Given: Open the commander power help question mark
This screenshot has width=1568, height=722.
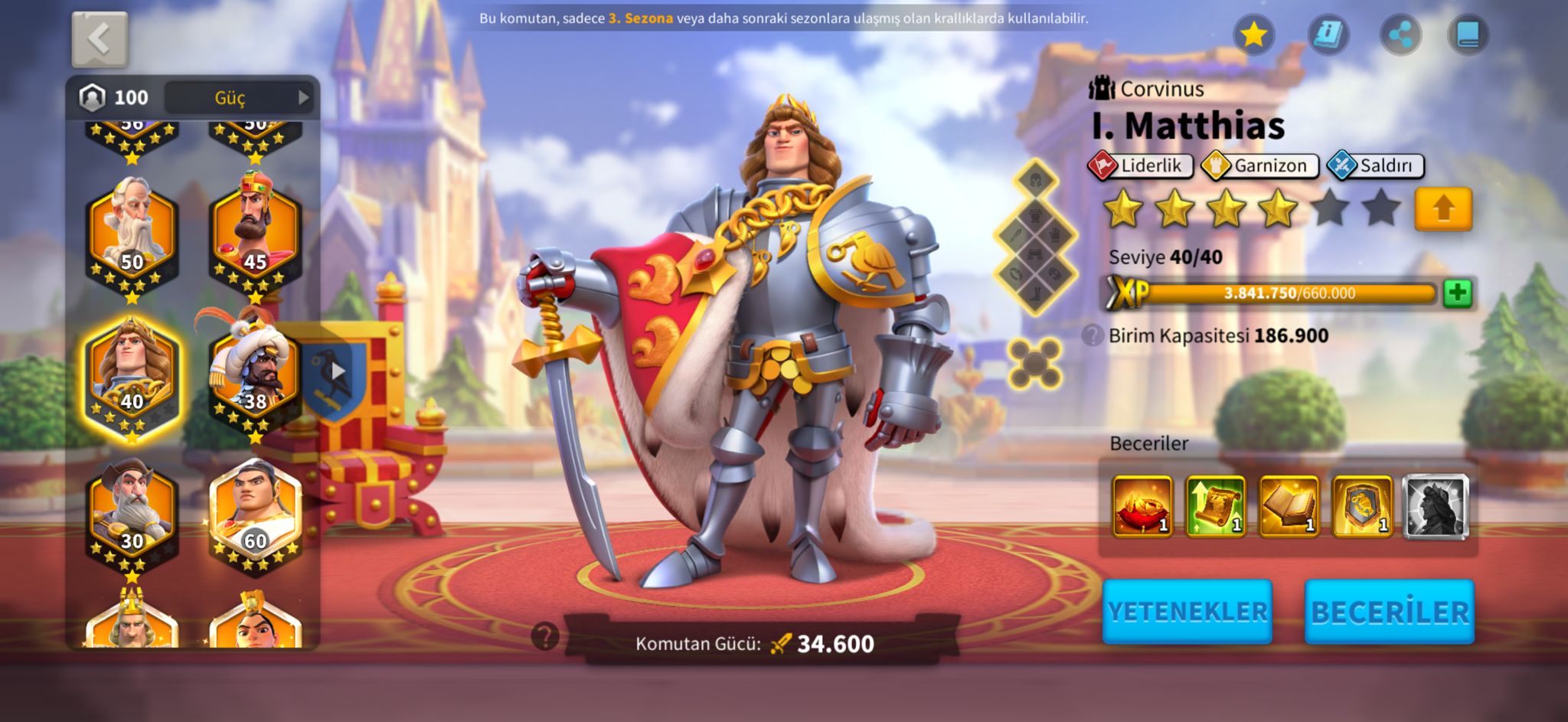Looking at the screenshot, I should [545, 636].
